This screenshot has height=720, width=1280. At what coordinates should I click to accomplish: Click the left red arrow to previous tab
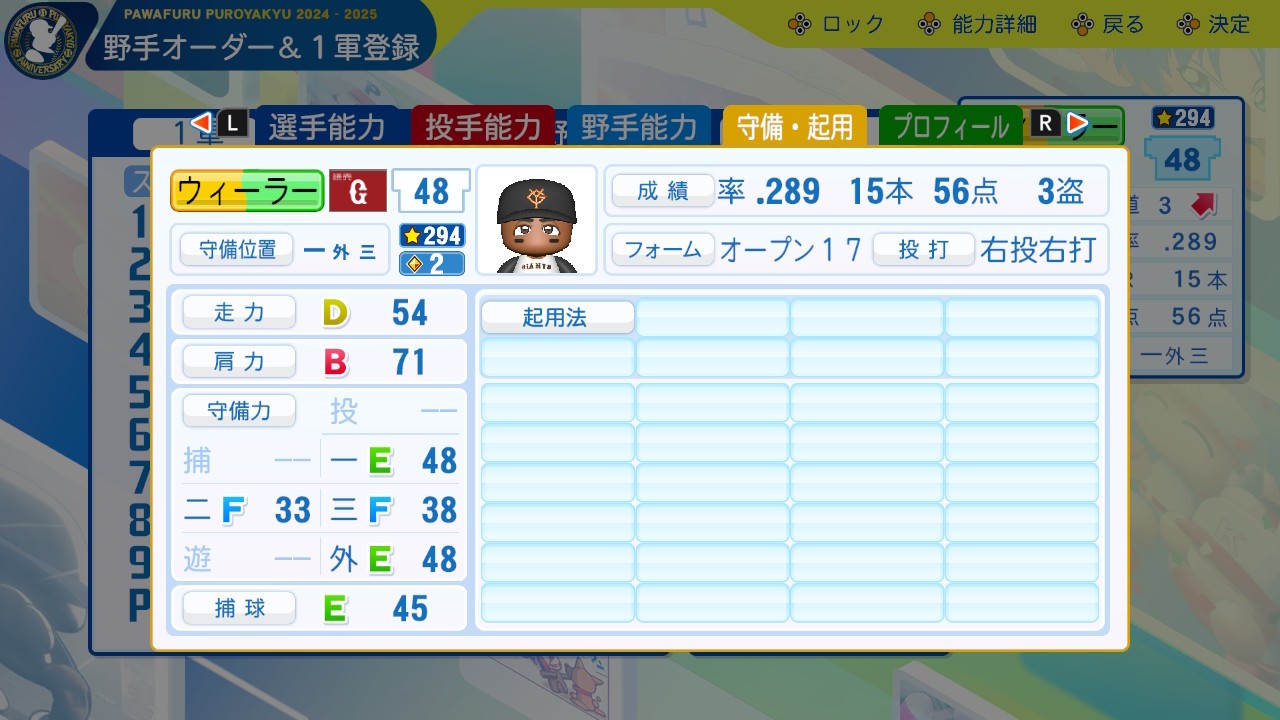(203, 124)
